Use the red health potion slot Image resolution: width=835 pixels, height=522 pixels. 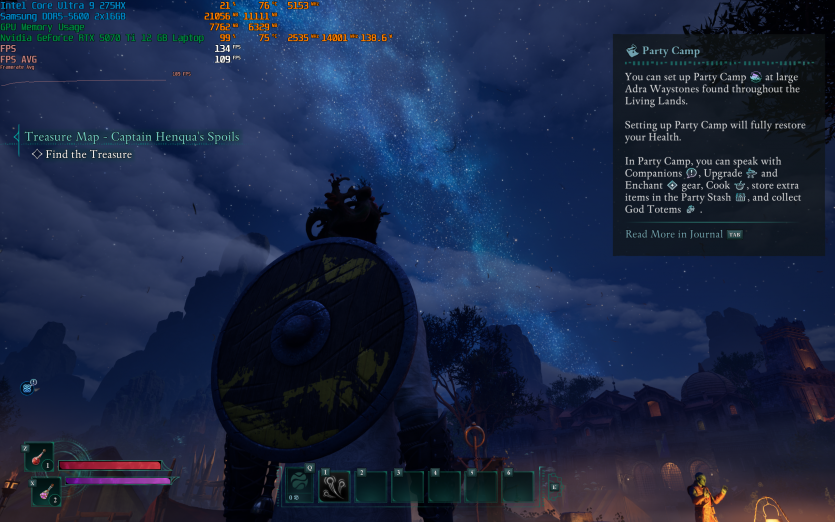[40, 457]
